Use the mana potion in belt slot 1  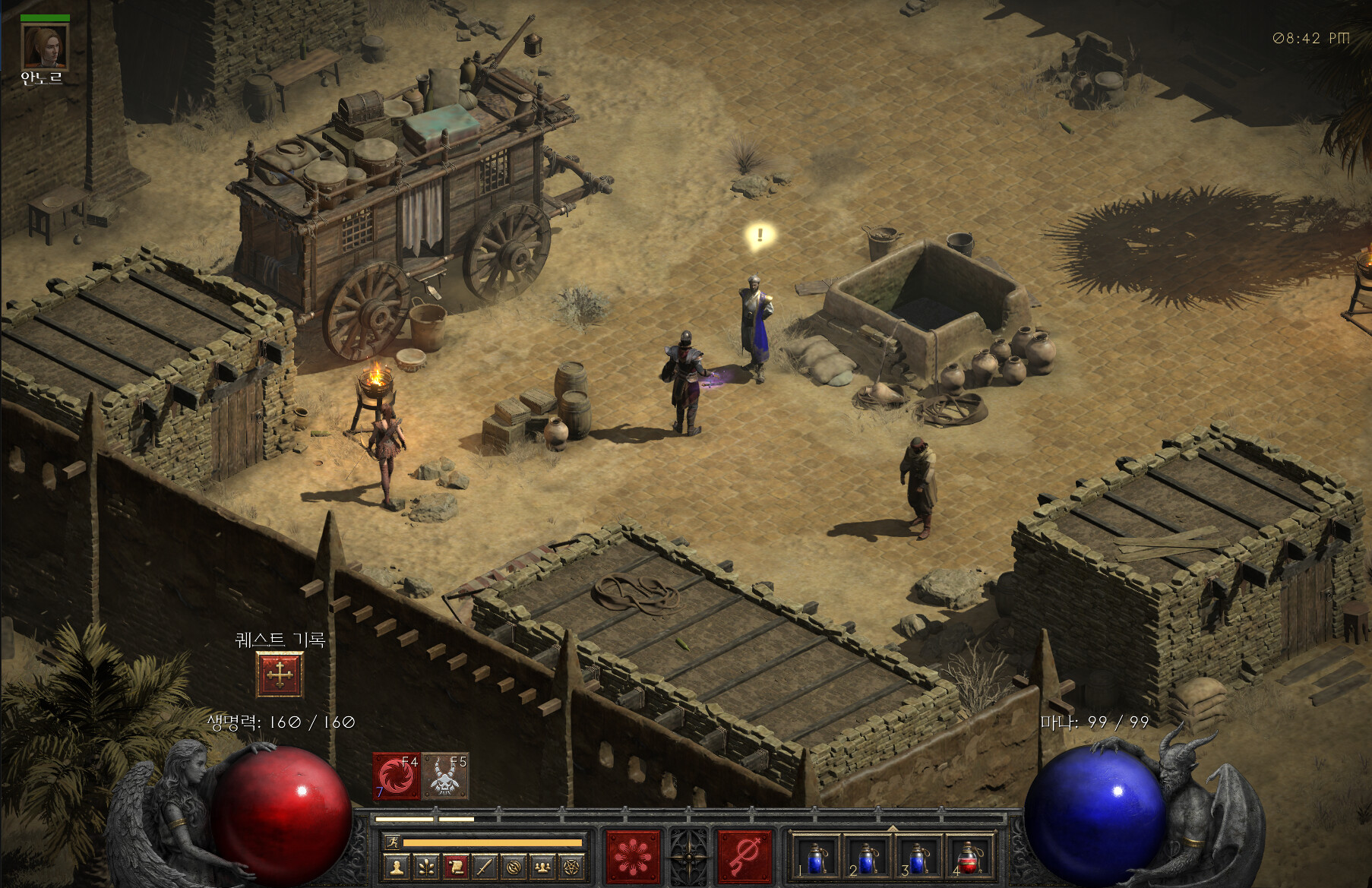pos(816,858)
